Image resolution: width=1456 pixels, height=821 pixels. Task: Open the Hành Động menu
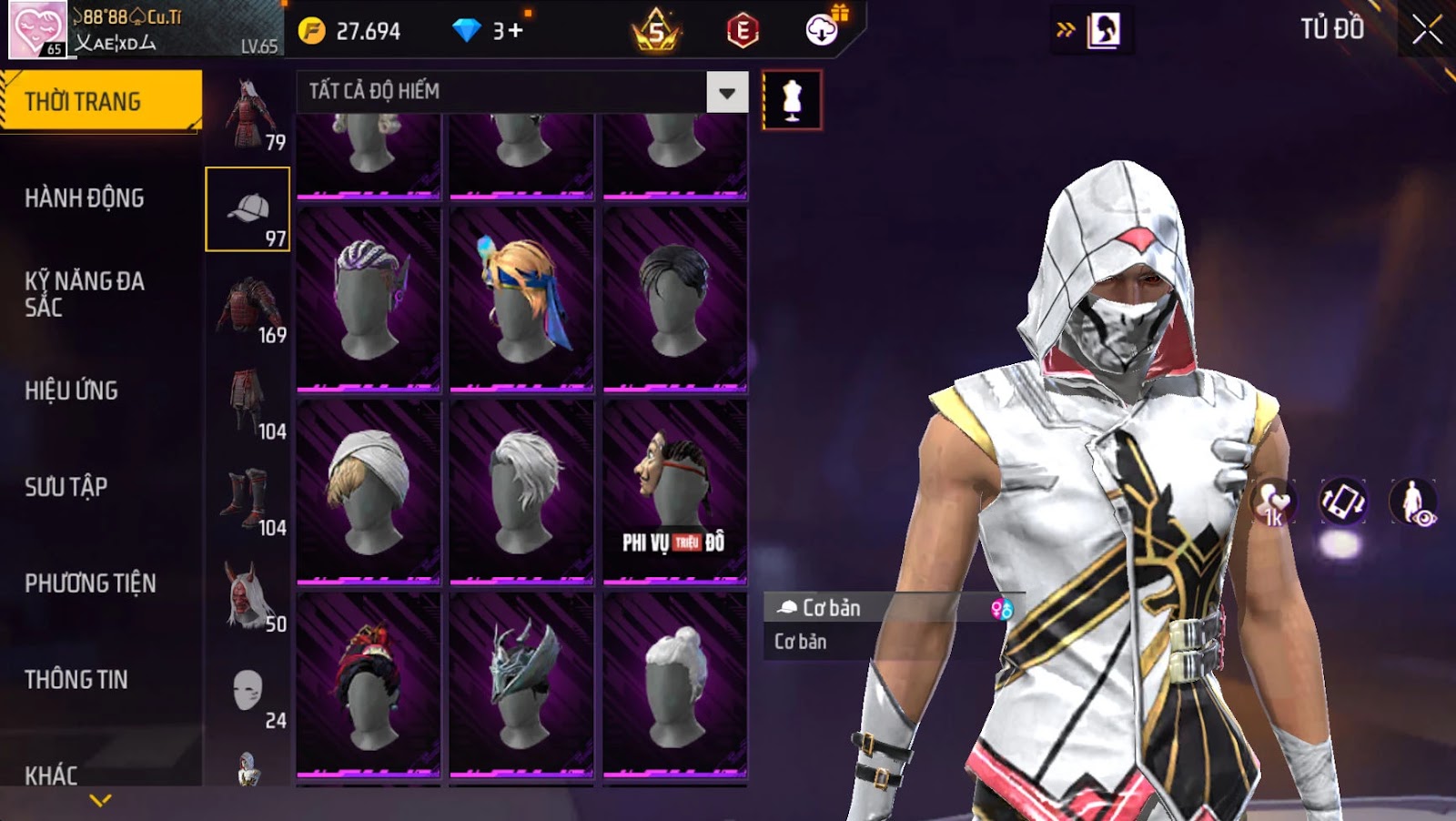click(x=84, y=198)
